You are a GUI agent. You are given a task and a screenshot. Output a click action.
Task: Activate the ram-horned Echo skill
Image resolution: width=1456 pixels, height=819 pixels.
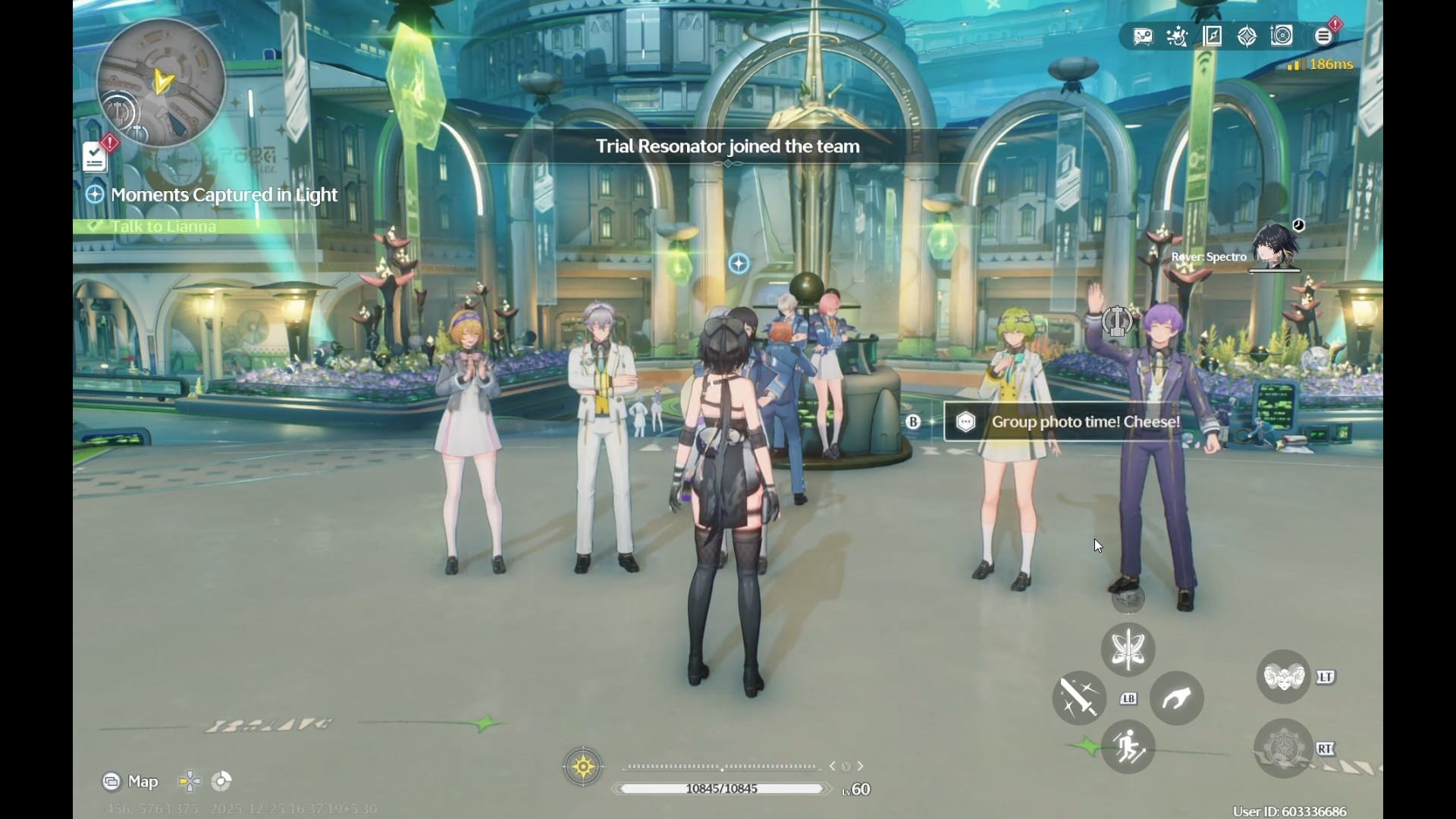click(1283, 676)
